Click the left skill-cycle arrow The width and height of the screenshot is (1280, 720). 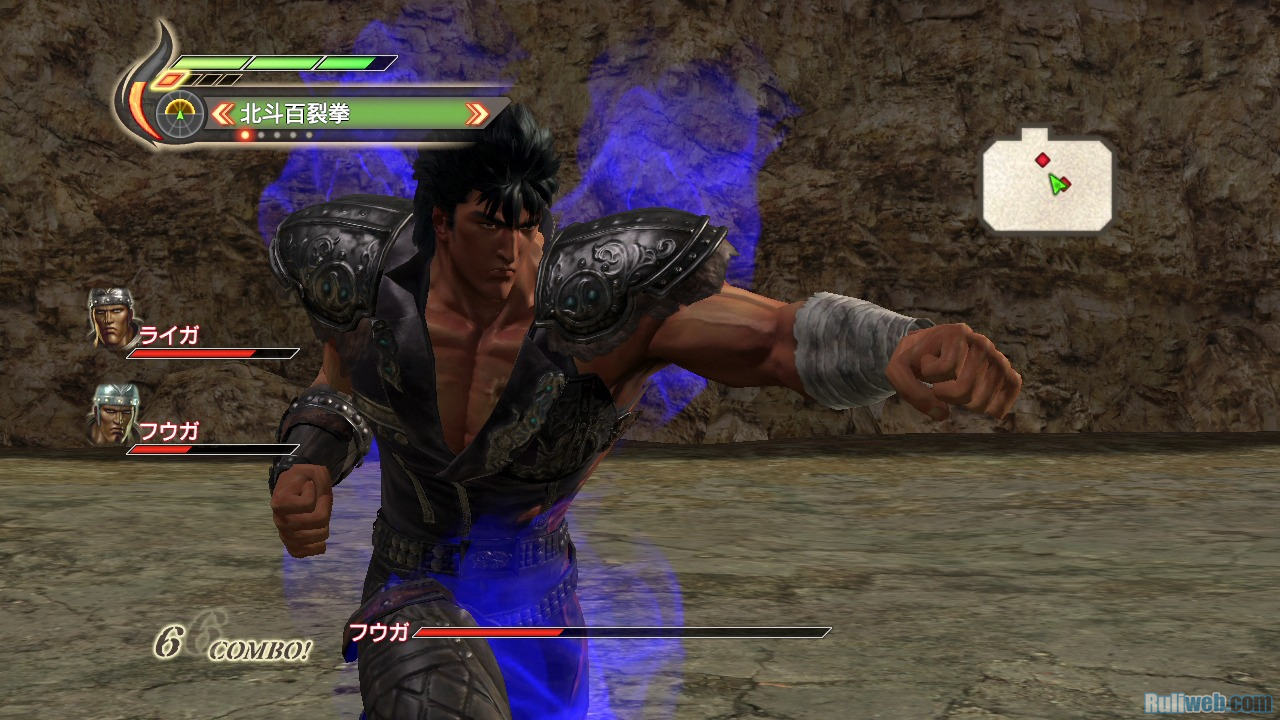[221, 114]
